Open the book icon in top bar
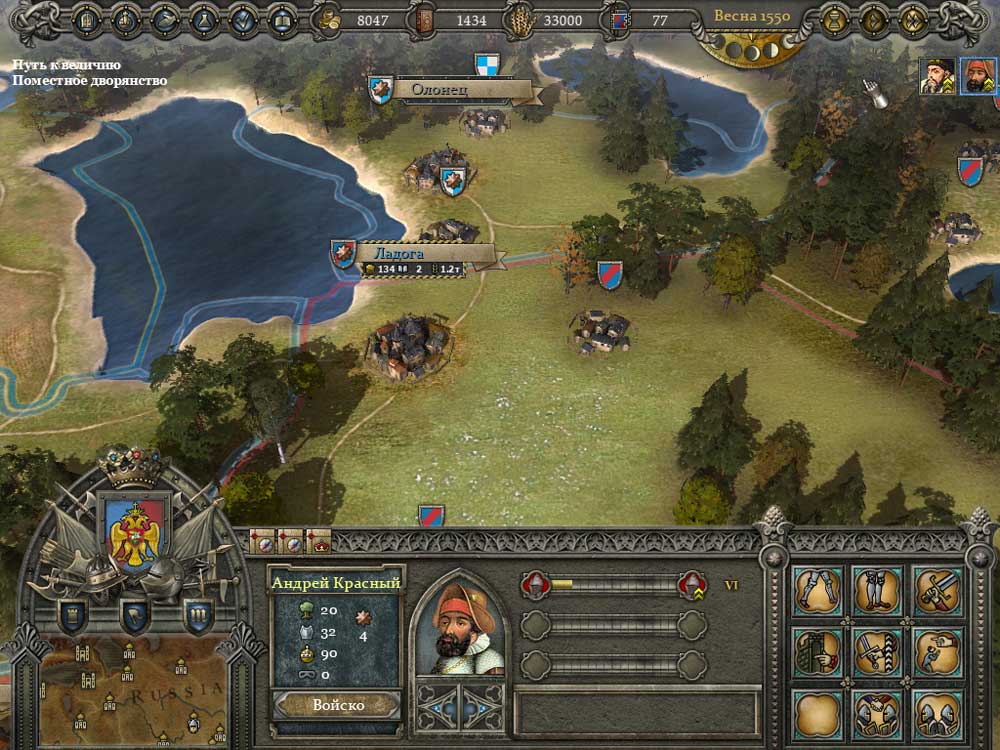Screen dimensions: 1000x750 pos(282,19)
